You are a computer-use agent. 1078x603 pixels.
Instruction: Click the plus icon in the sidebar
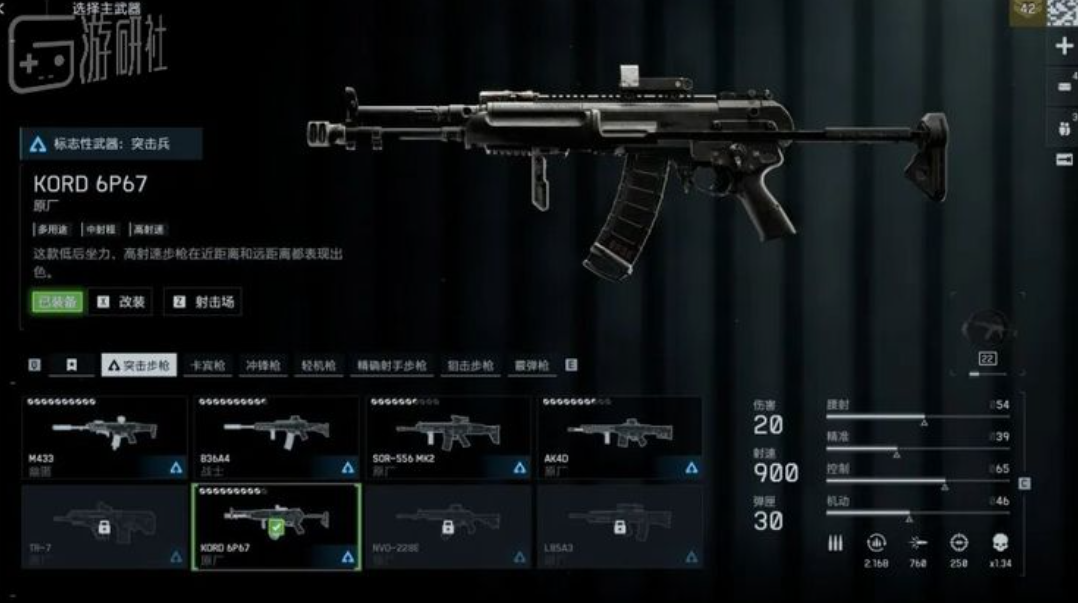coord(1064,46)
